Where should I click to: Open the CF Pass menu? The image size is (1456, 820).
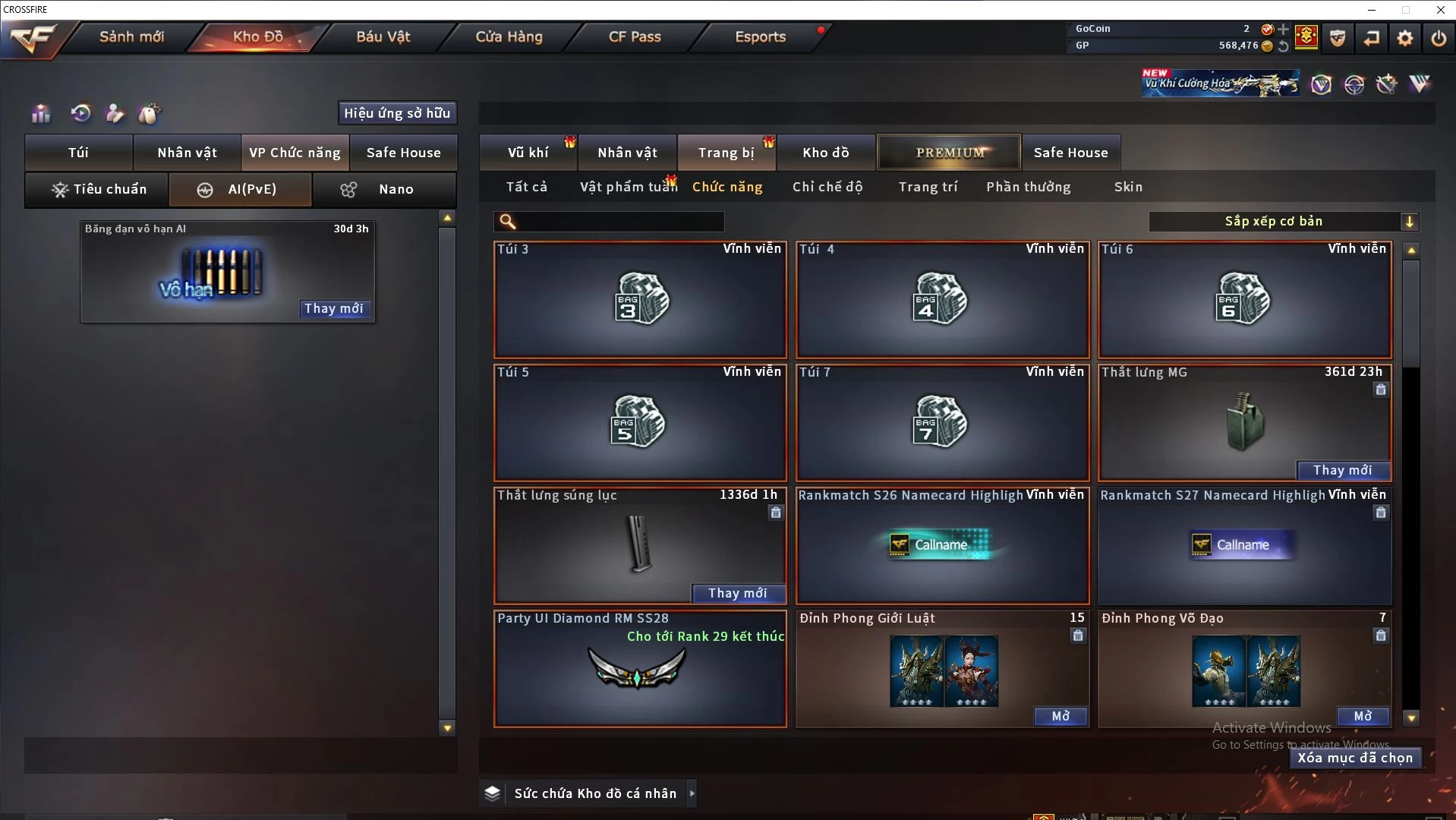[x=635, y=36]
